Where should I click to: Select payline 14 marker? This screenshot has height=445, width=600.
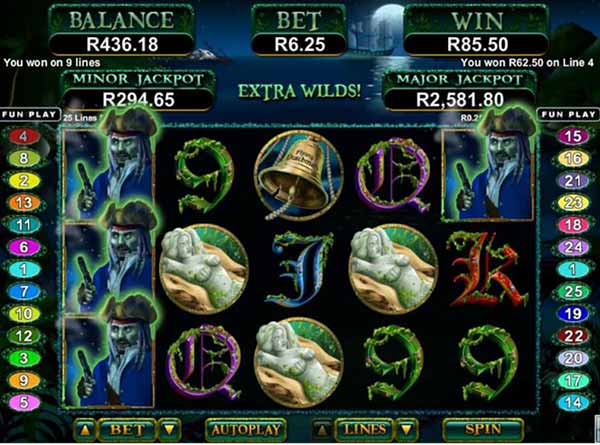coord(574,401)
